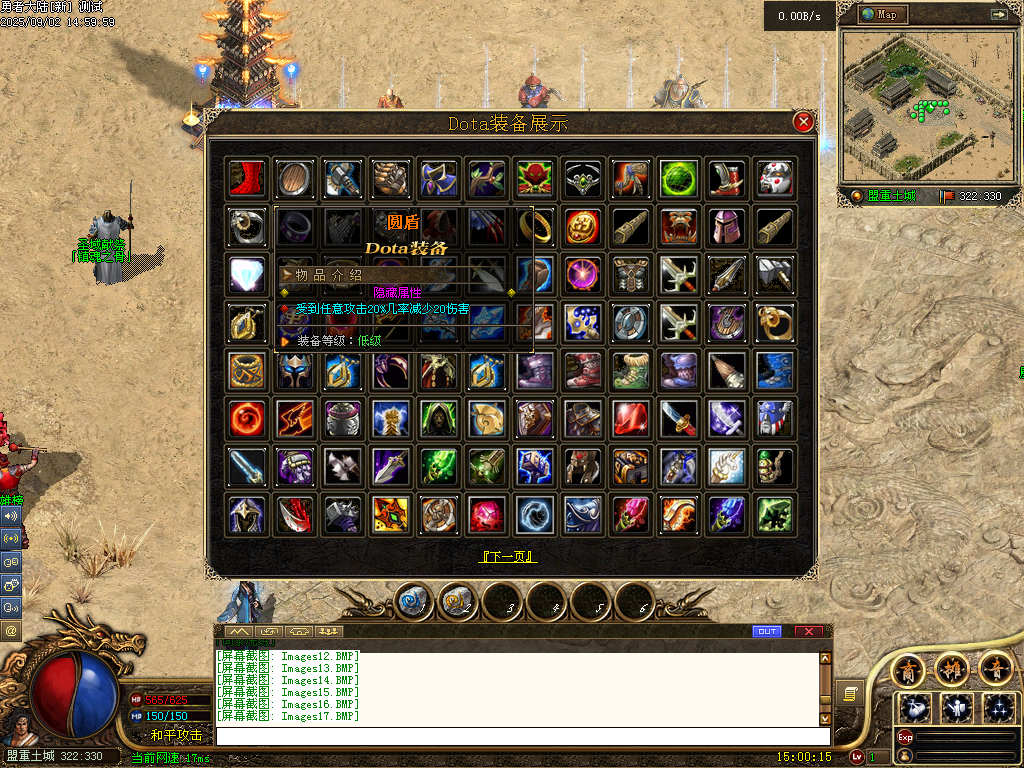Close the Dota equipment showcase window
1024x768 pixels.
click(x=803, y=122)
